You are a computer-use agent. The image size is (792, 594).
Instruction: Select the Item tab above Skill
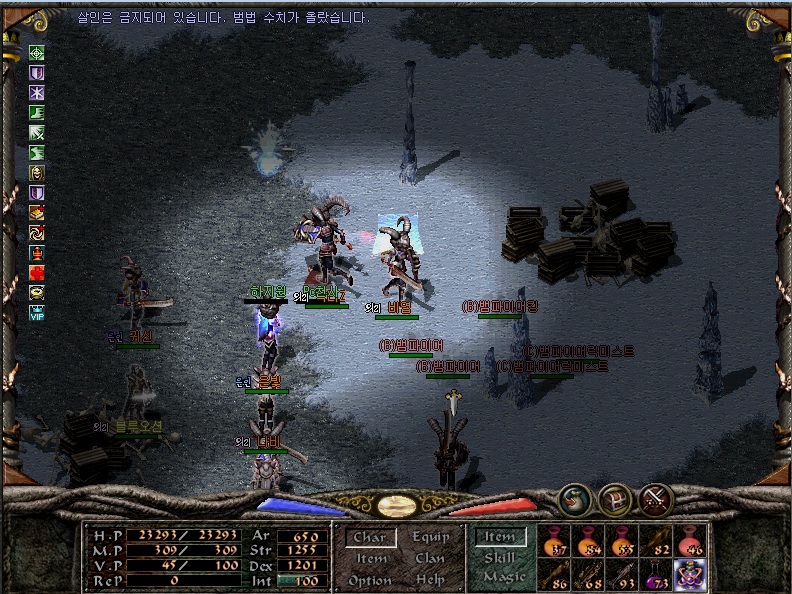[500, 537]
